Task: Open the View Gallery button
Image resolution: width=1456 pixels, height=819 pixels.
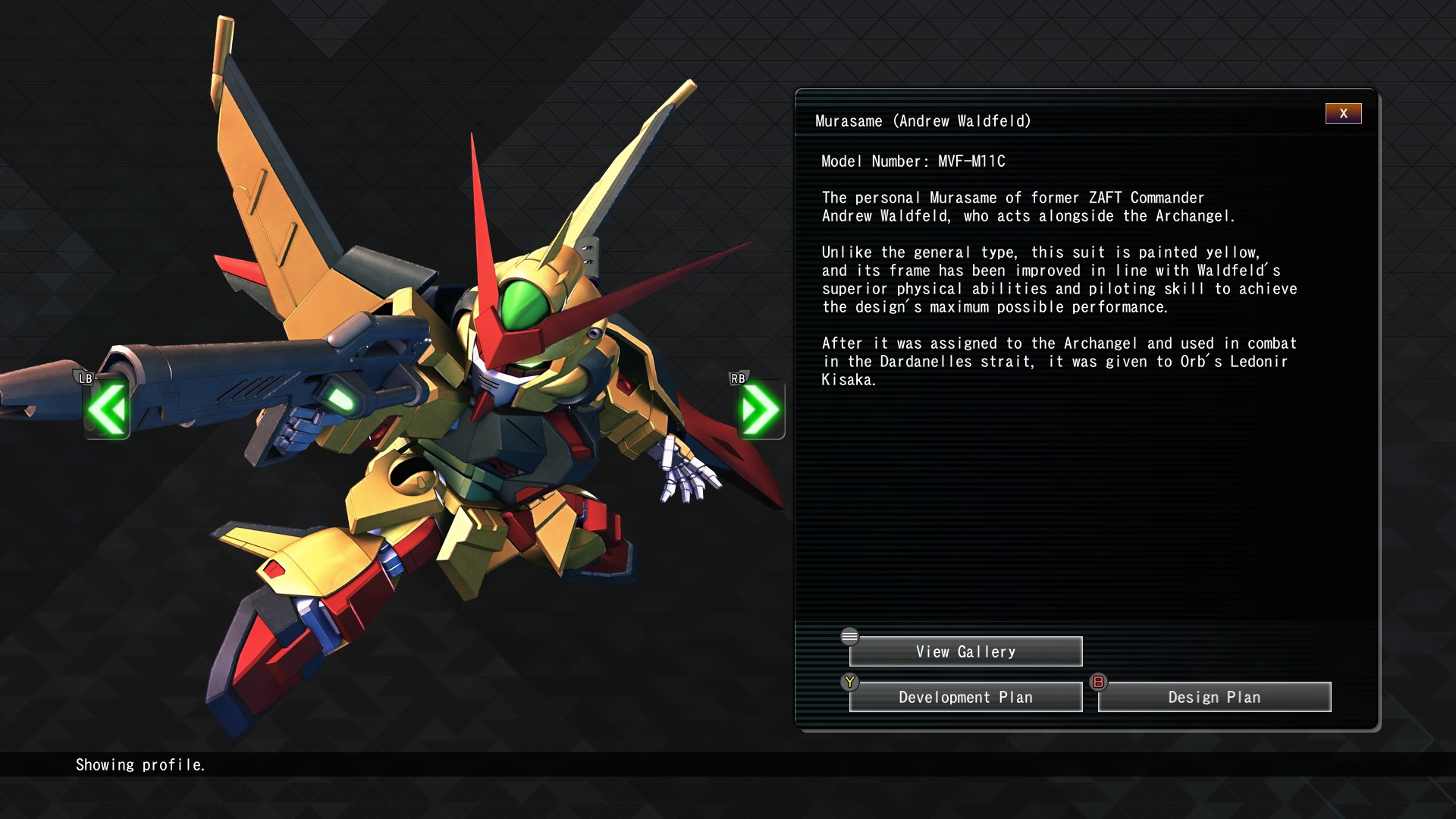Action: [965, 652]
